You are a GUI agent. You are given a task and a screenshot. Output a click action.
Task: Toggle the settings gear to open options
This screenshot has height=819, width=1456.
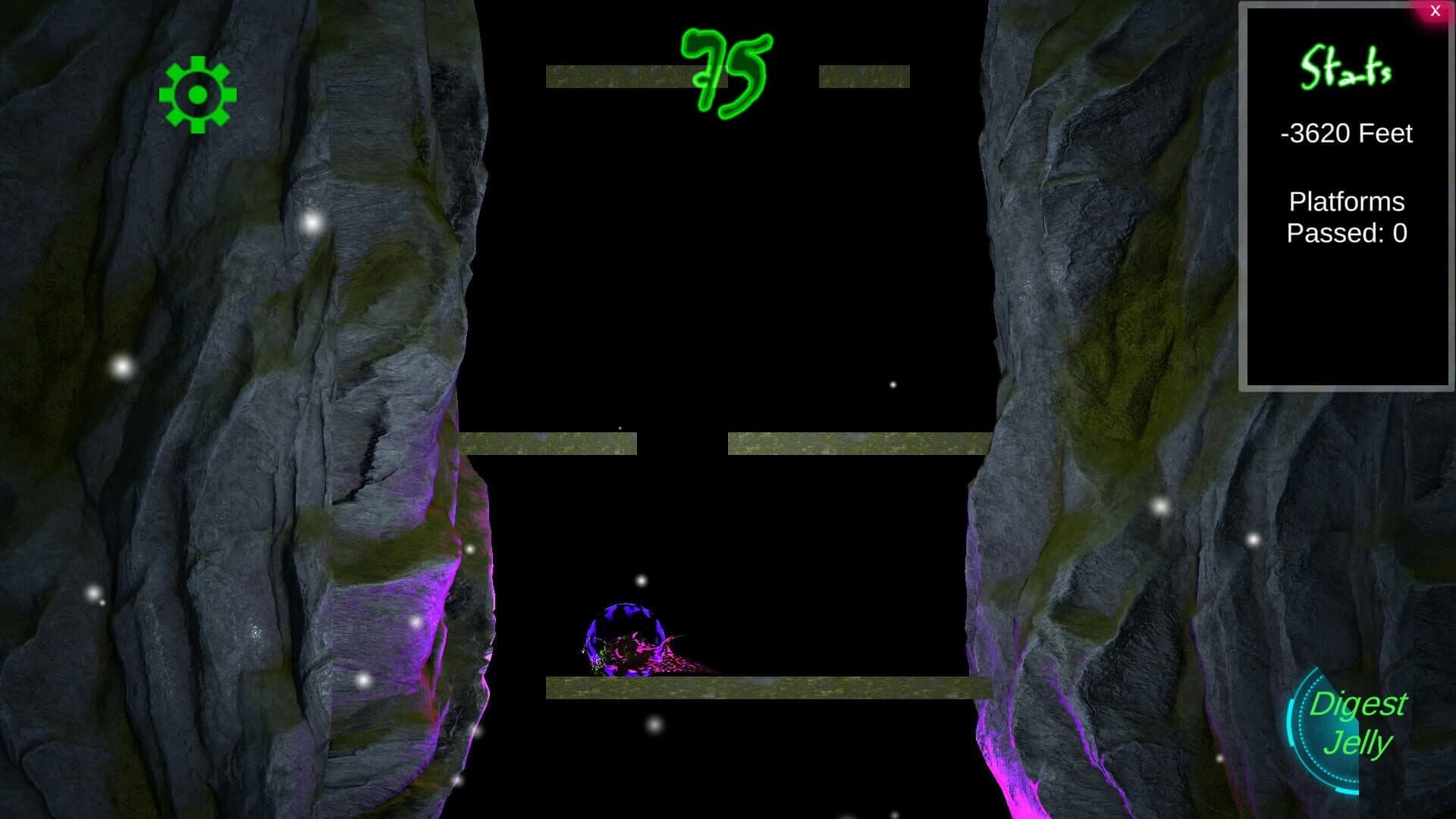199,93
